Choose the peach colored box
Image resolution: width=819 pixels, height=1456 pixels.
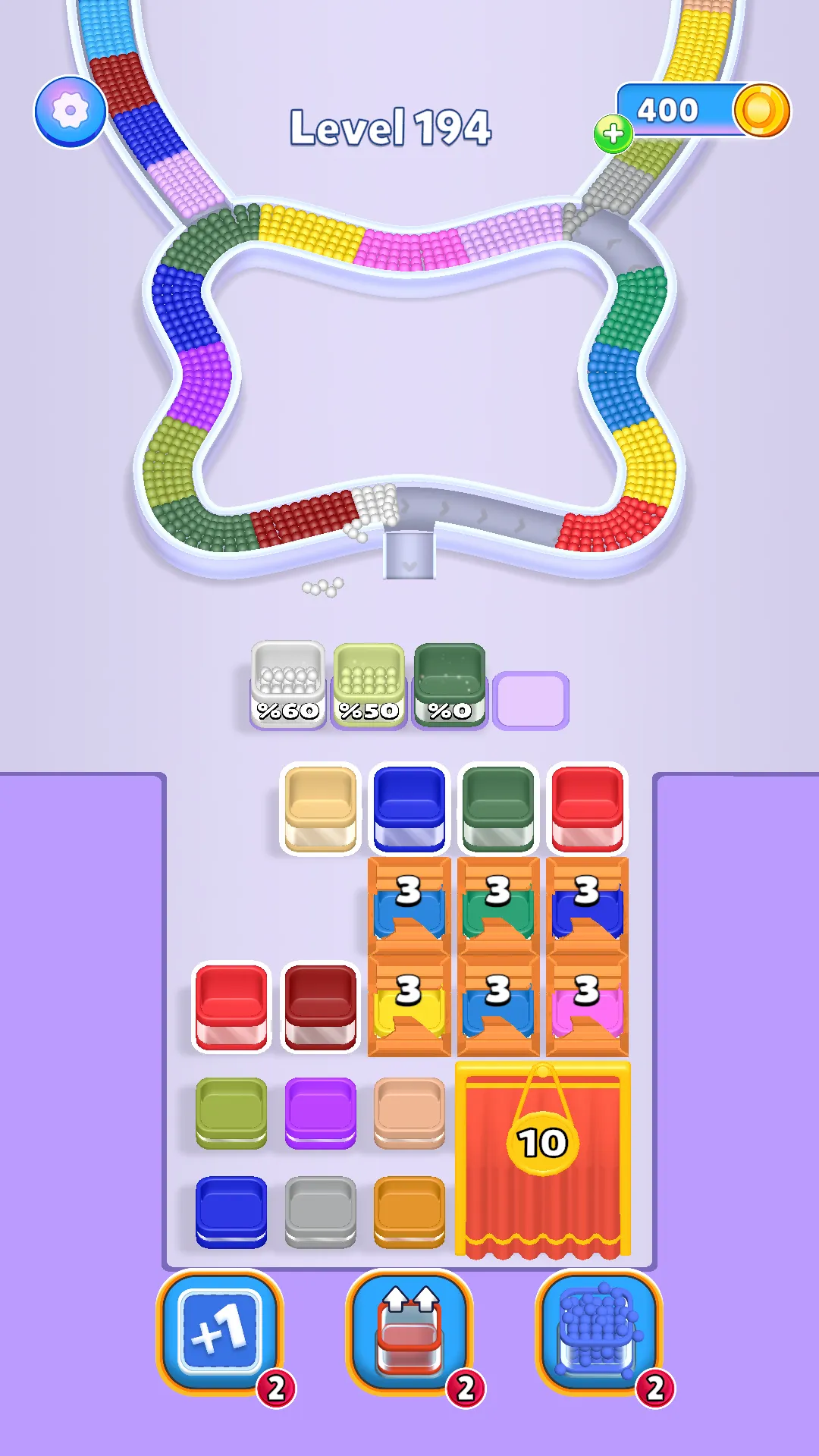click(409, 1112)
